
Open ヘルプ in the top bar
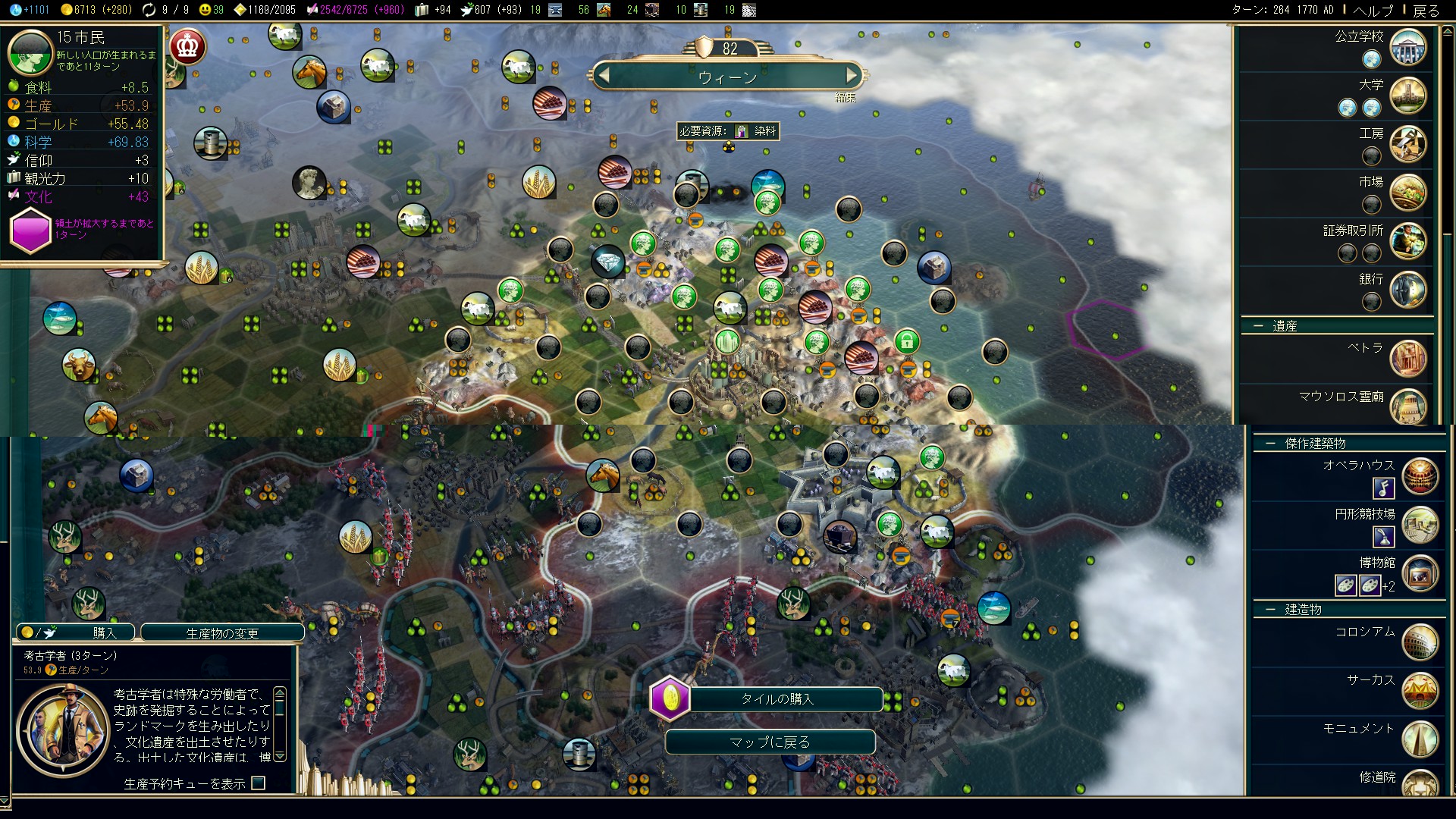coord(1373,10)
